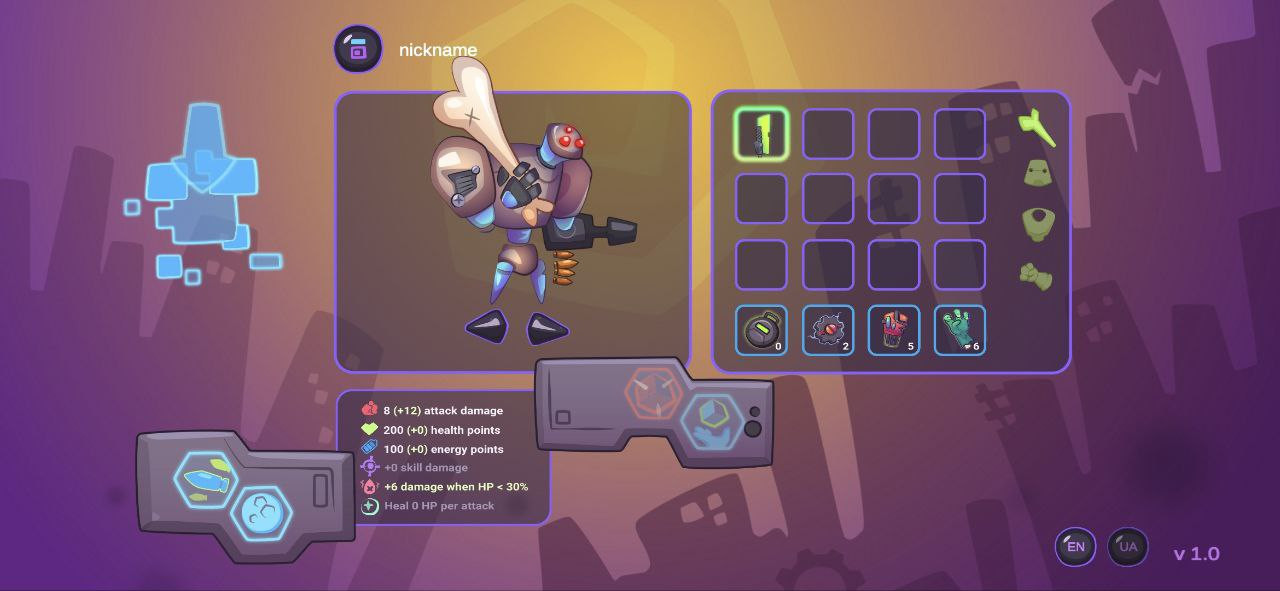1280x591 pixels.
Task: Select the blue bubbles skill hexagon
Action: (262, 514)
